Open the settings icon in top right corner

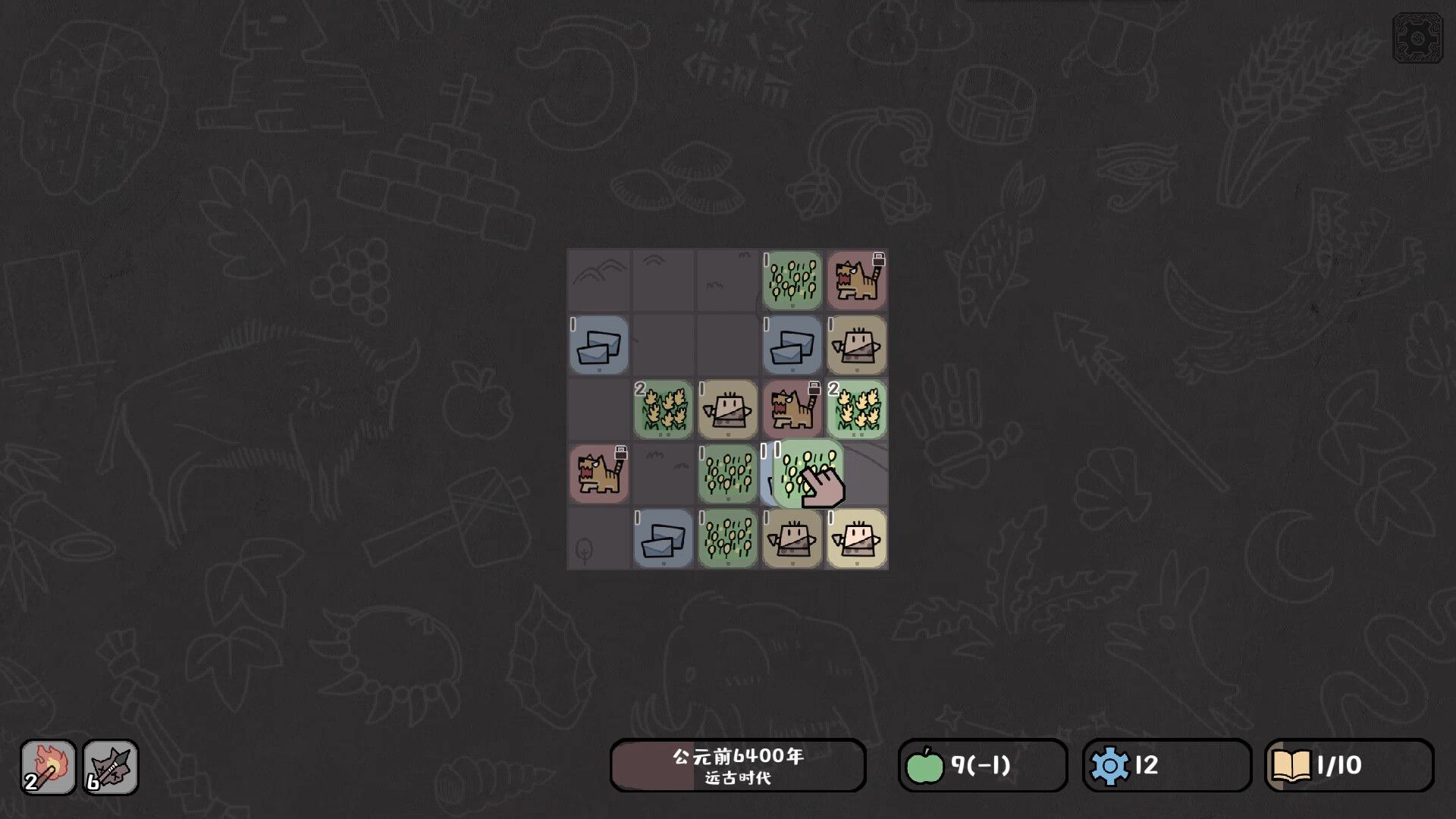pyautogui.click(x=1420, y=36)
